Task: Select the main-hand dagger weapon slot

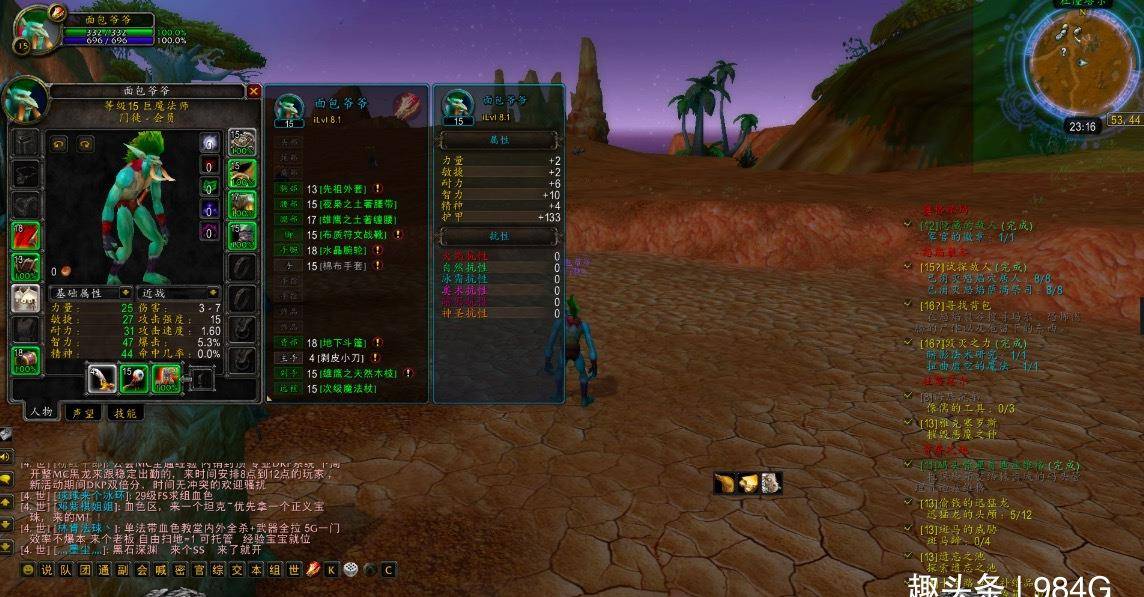Action: 100,378
